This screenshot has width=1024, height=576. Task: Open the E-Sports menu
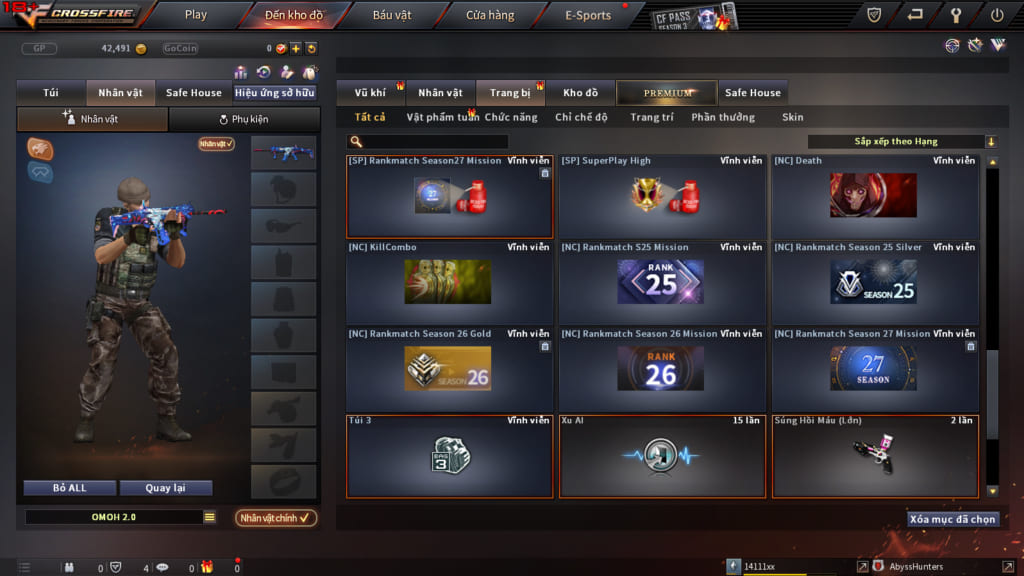click(587, 15)
